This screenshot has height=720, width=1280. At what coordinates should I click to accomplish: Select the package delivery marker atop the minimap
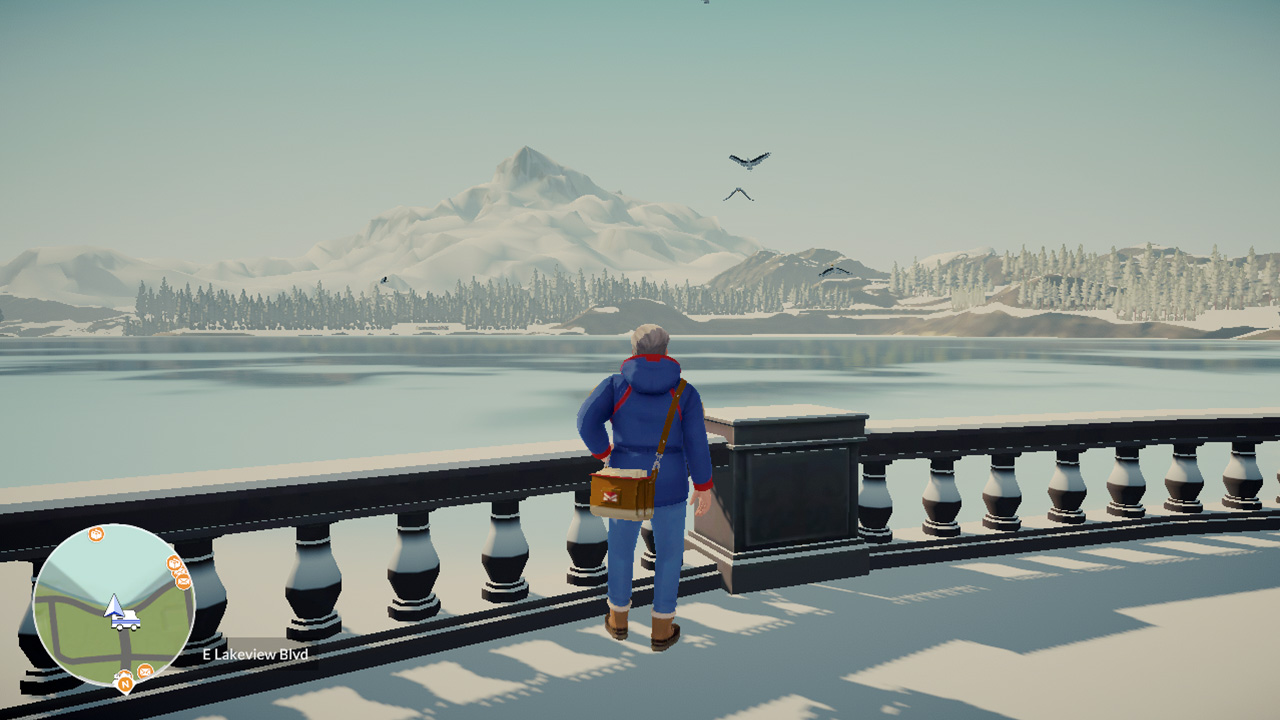coord(95,532)
